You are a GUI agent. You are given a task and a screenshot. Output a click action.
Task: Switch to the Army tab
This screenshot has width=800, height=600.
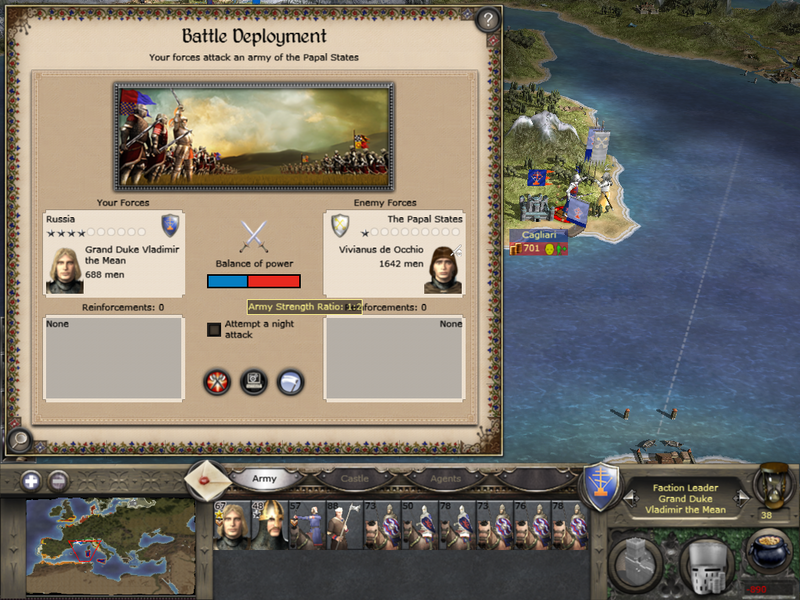(x=264, y=479)
